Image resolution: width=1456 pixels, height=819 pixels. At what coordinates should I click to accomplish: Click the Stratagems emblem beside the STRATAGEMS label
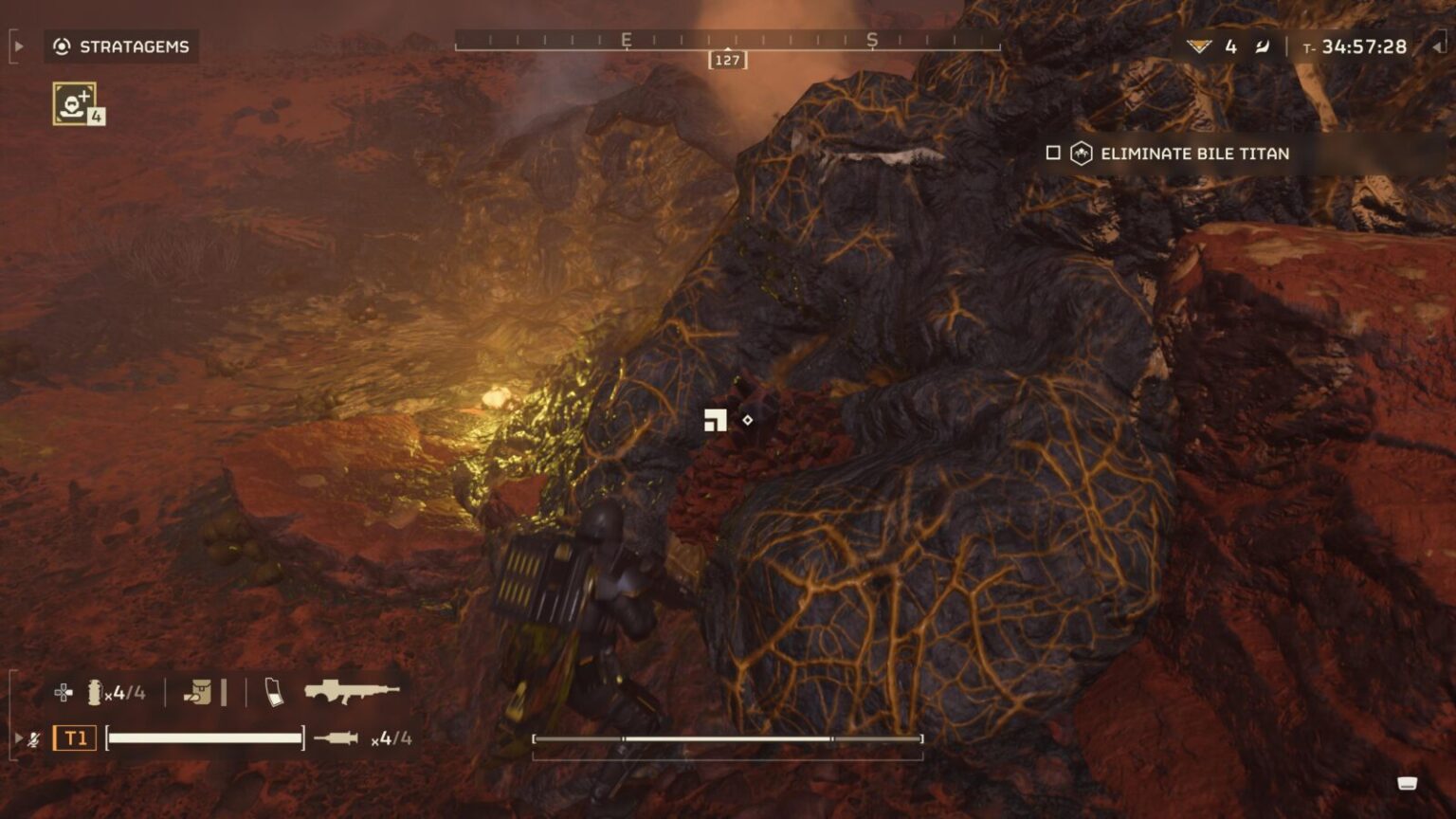click(x=60, y=45)
